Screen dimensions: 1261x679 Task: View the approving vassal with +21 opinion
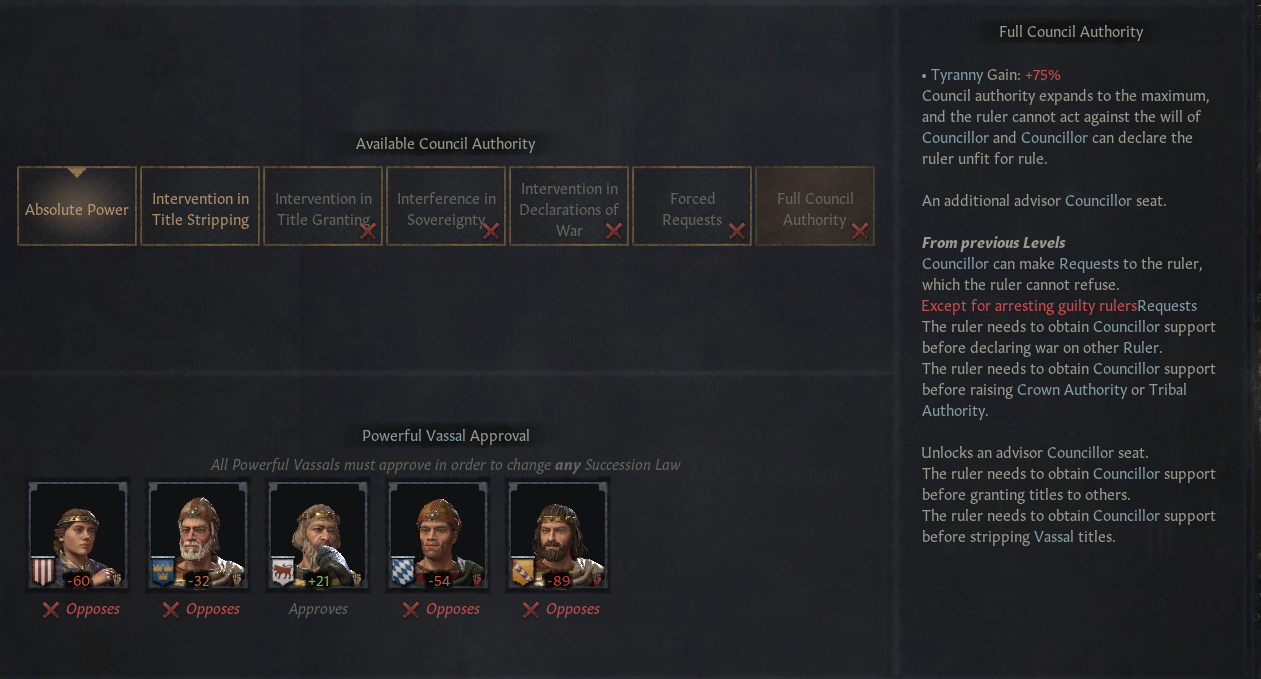coord(318,535)
